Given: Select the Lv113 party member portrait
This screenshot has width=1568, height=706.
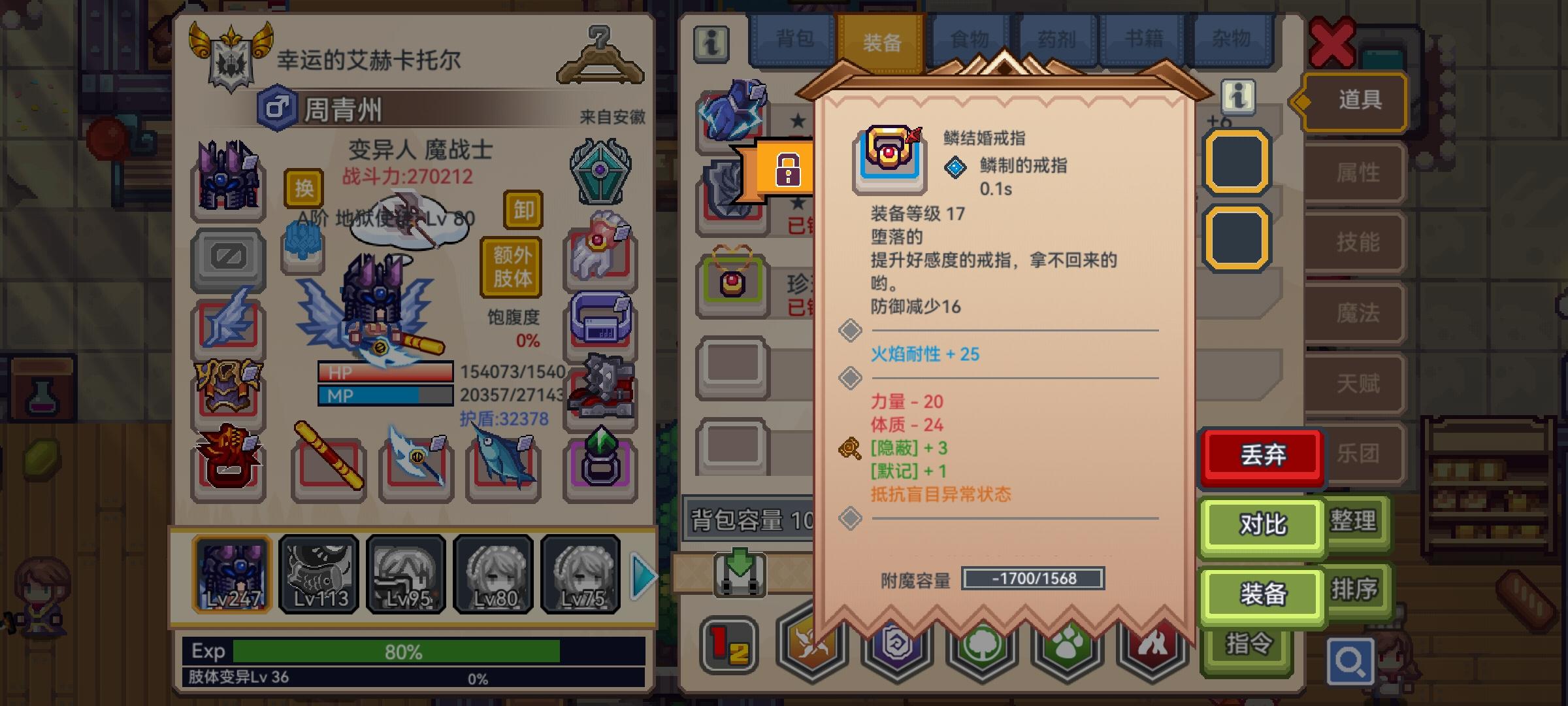Looking at the screenshot, I should click(318, 574).
